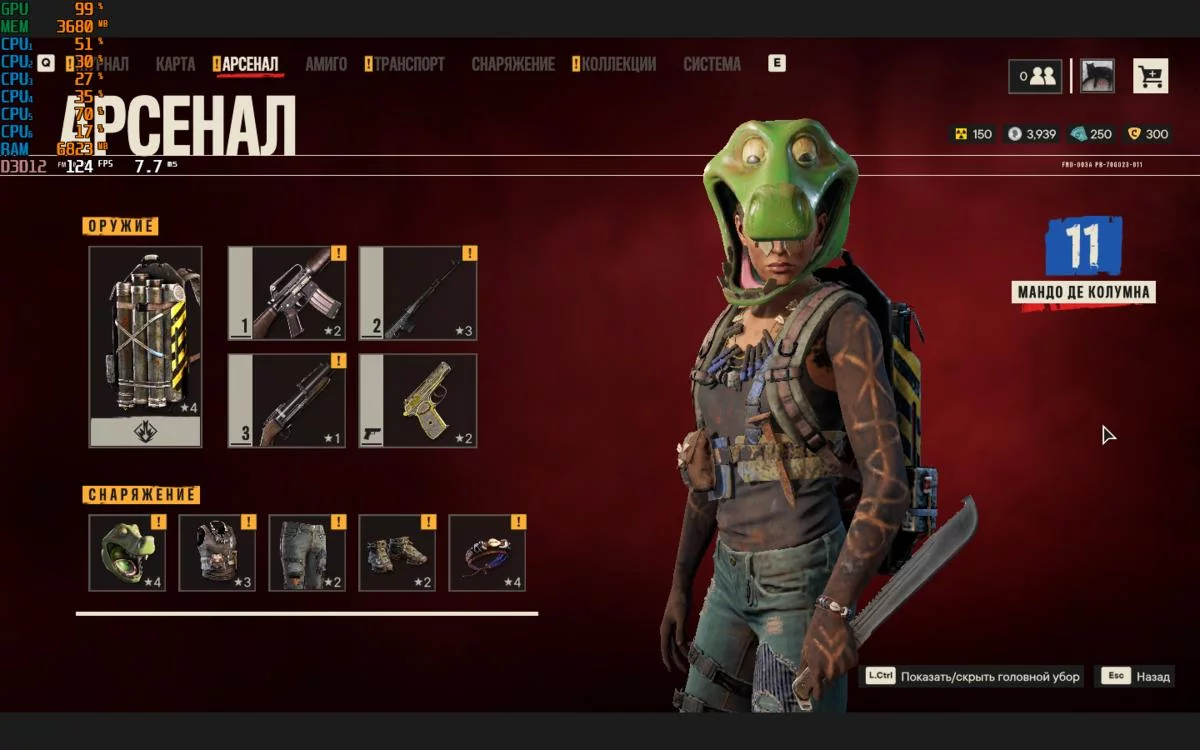This screenshot has width=1200, height=750.
Task: Choose the wrist bracelet gear slot
Action: click(487, 553)
